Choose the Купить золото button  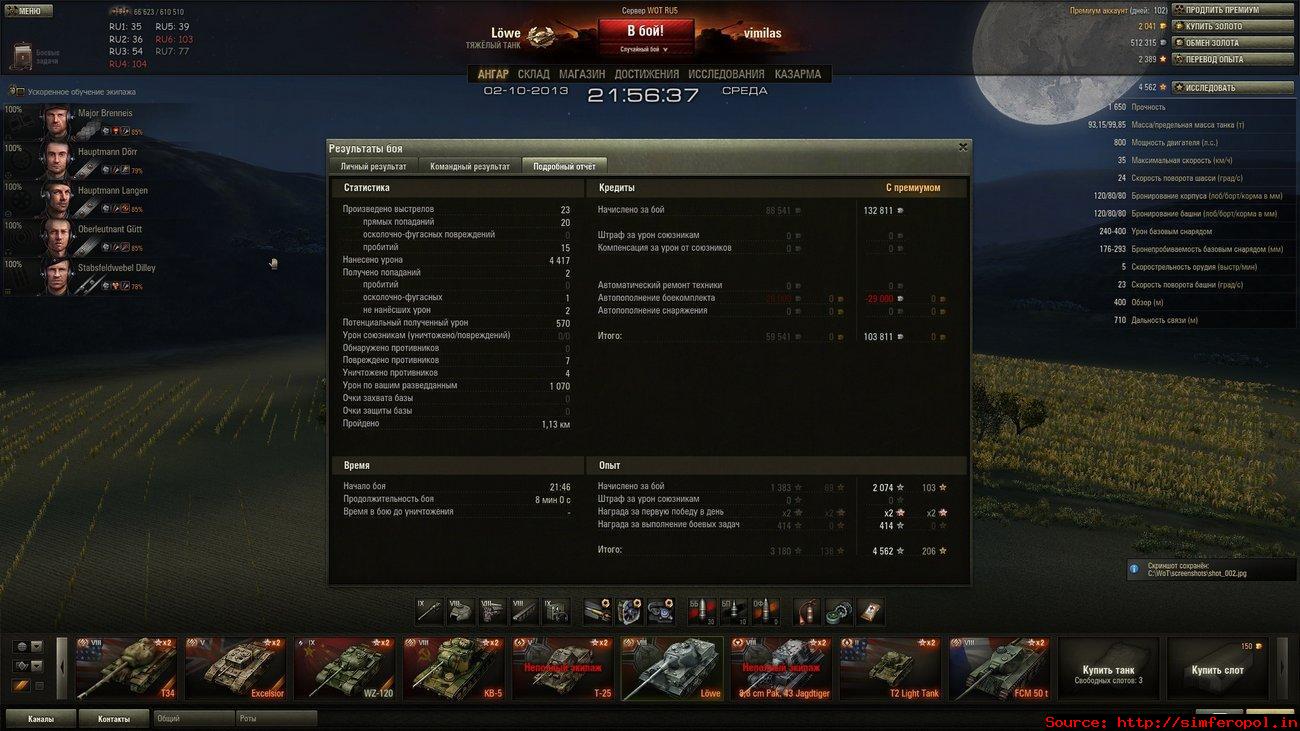click(1231, 26)
